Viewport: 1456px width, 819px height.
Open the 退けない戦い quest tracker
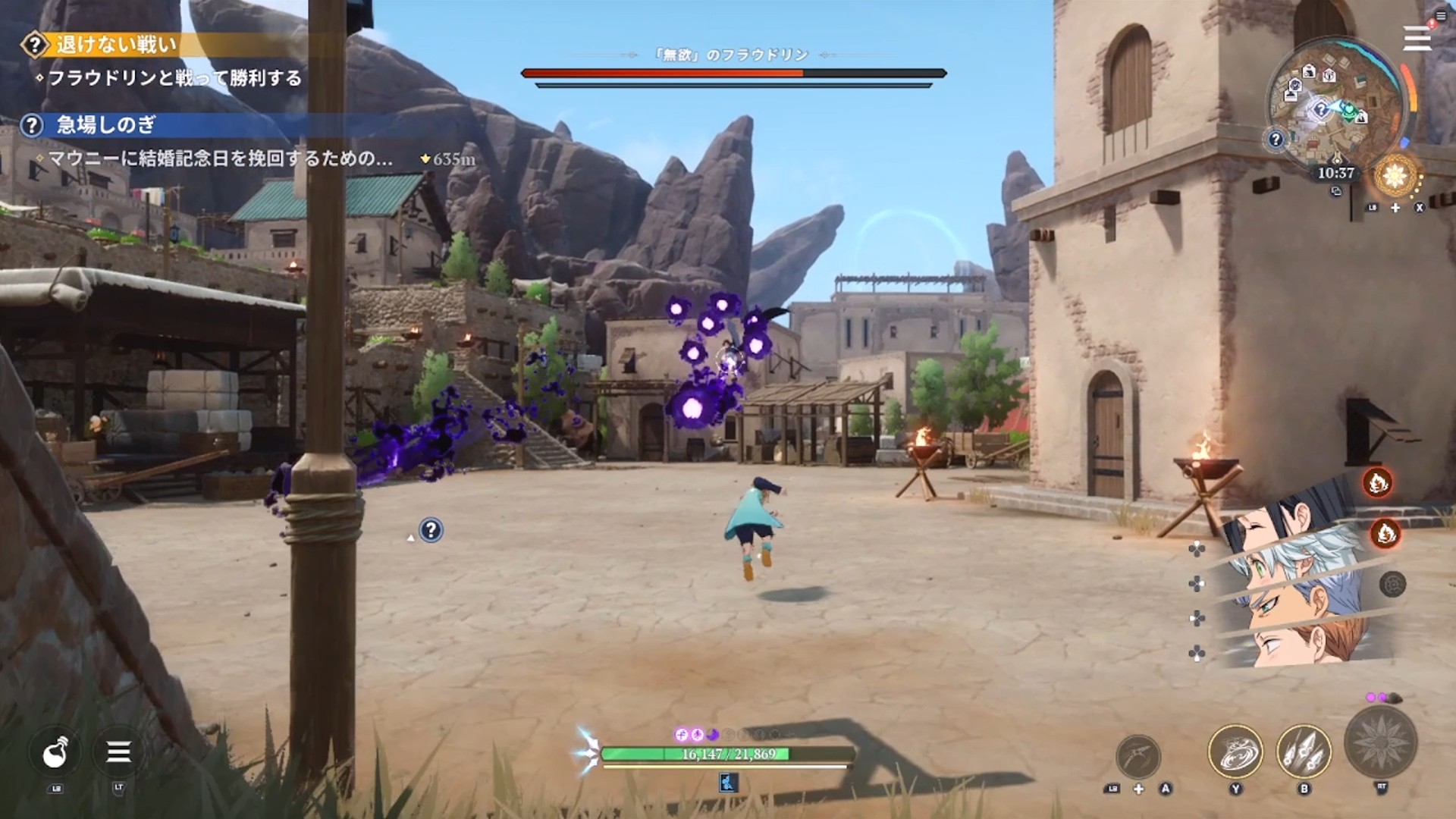tap(114, 45)
